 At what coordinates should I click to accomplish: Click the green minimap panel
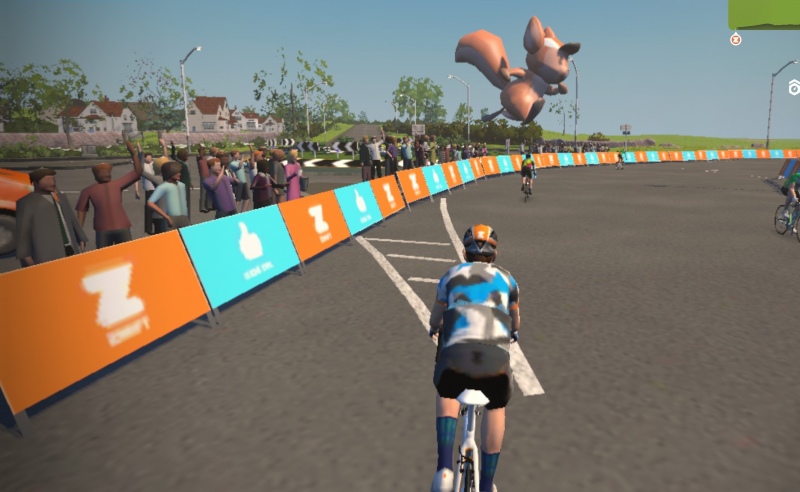click(764, 13)
